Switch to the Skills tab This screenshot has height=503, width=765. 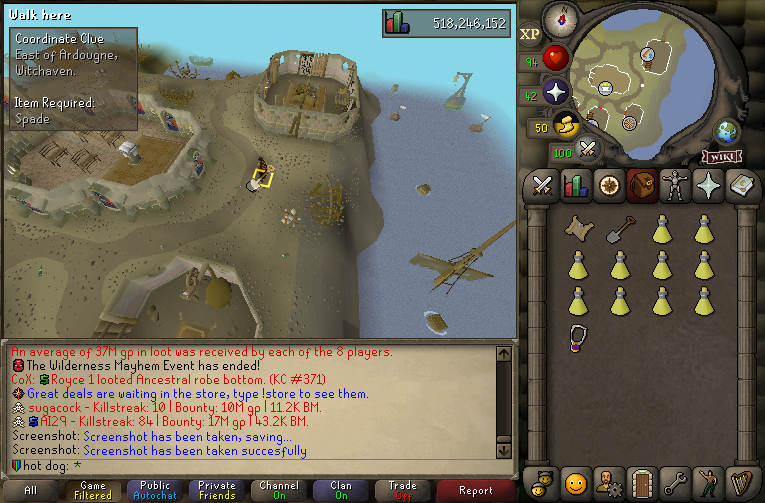[576, 186]
